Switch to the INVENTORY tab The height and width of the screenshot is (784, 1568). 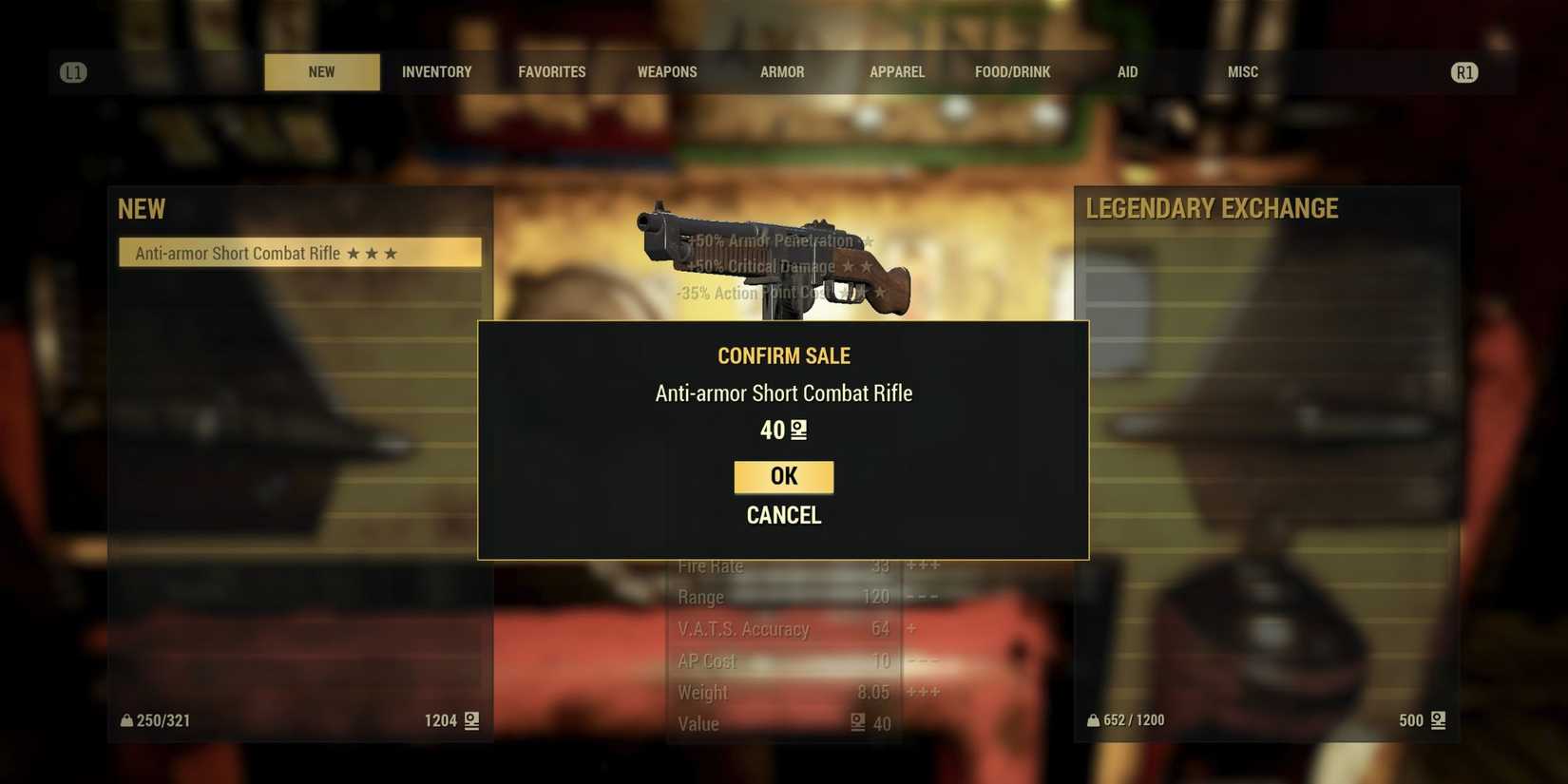436,71
